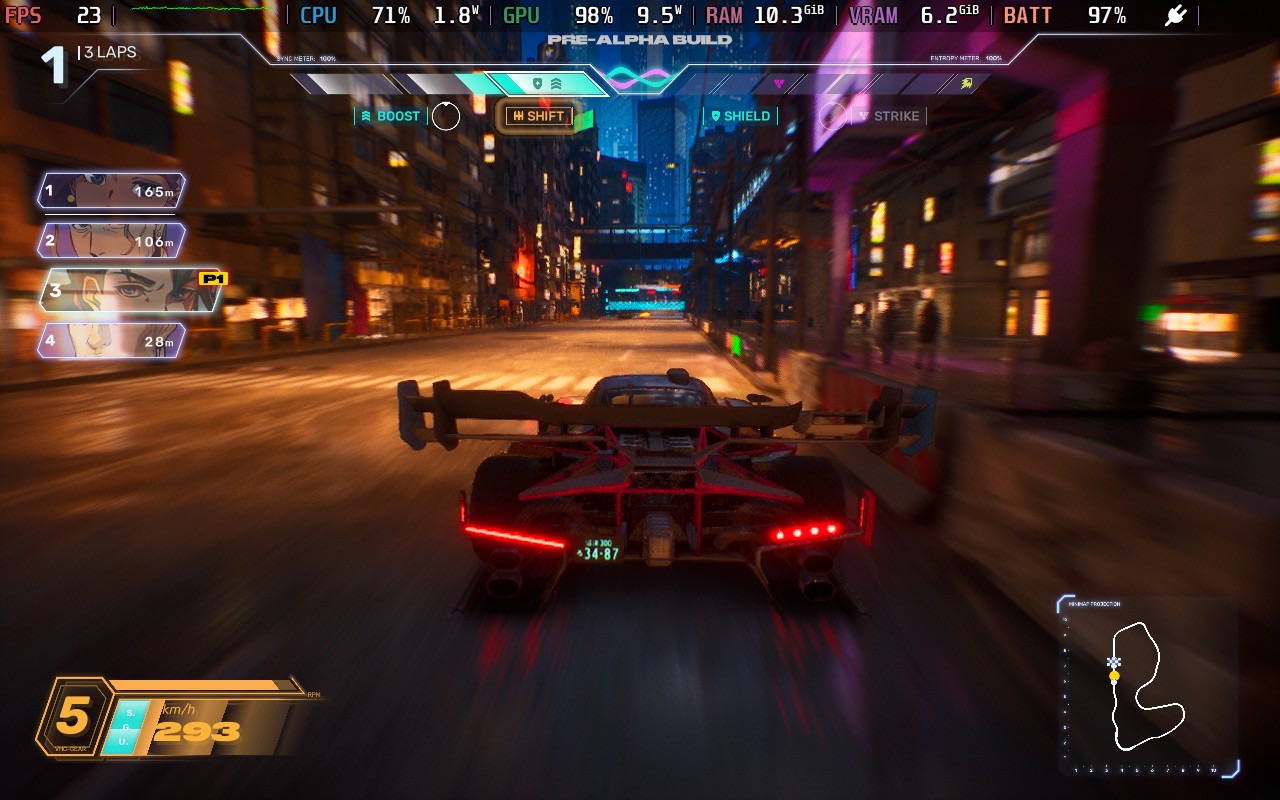
Task: Select the first-place racer portrait showing 165m
Action: [111, 191]
